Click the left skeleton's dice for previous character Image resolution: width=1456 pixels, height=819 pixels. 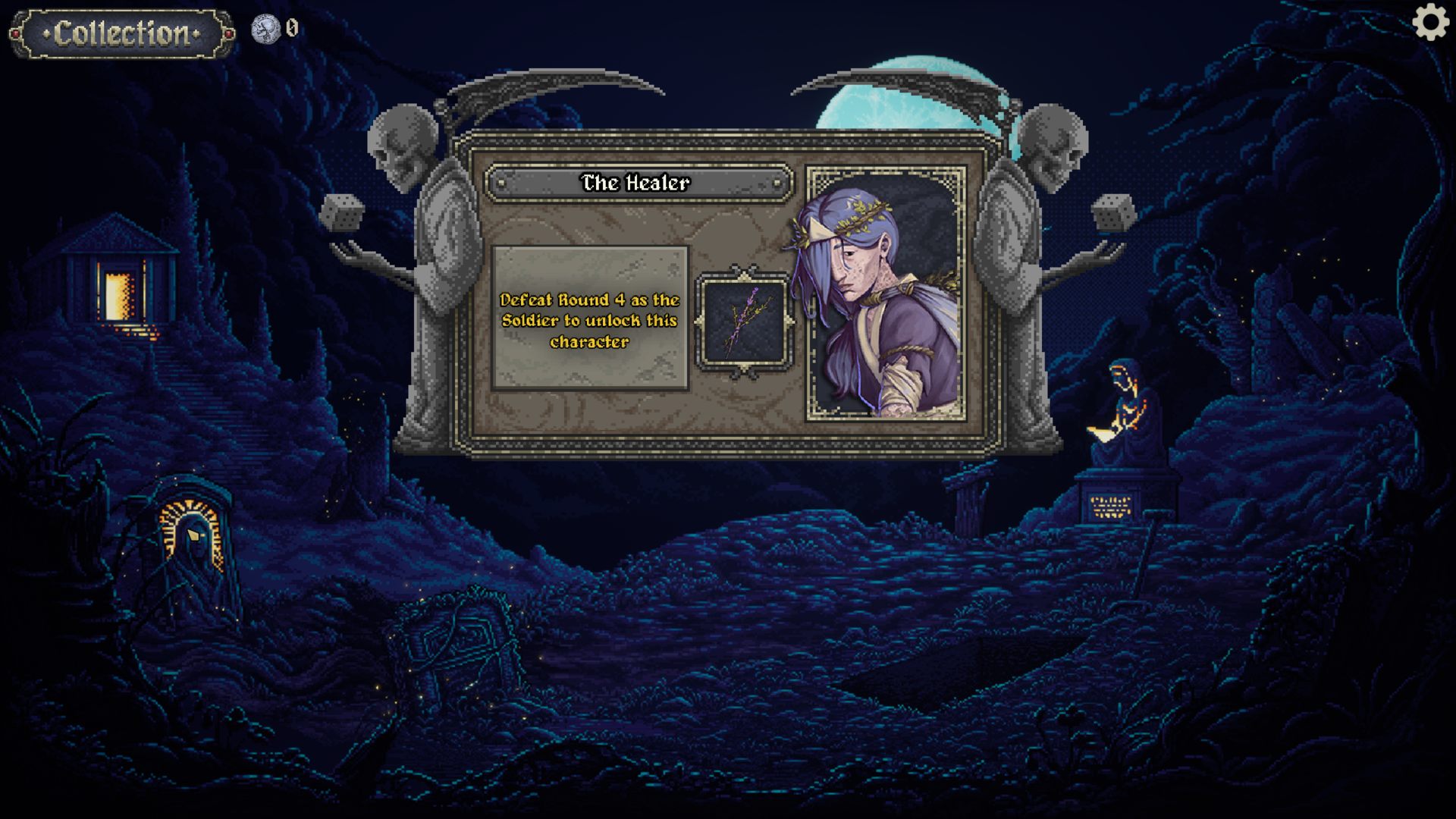coord(341,212)
